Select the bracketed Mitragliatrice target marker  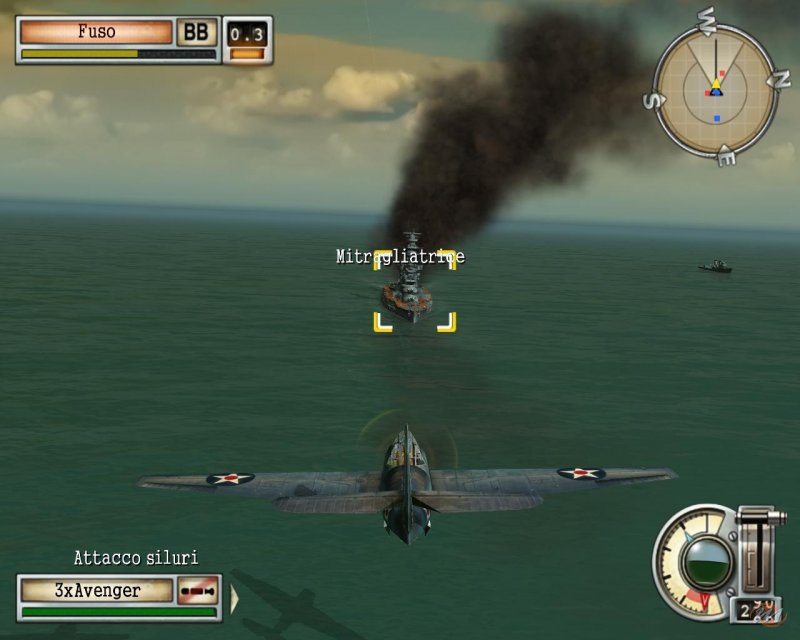(x=414, y=290)
